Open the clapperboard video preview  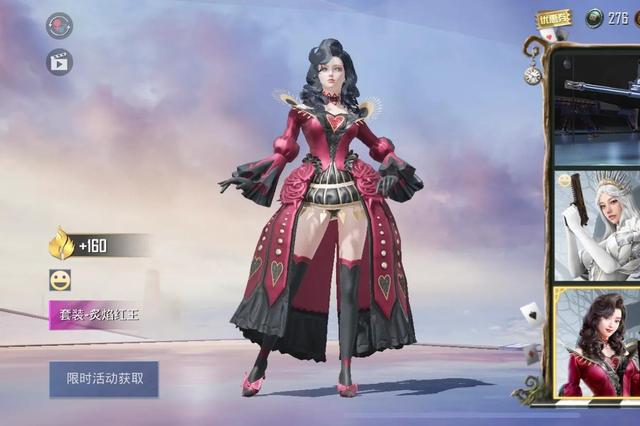click(59, 62)
